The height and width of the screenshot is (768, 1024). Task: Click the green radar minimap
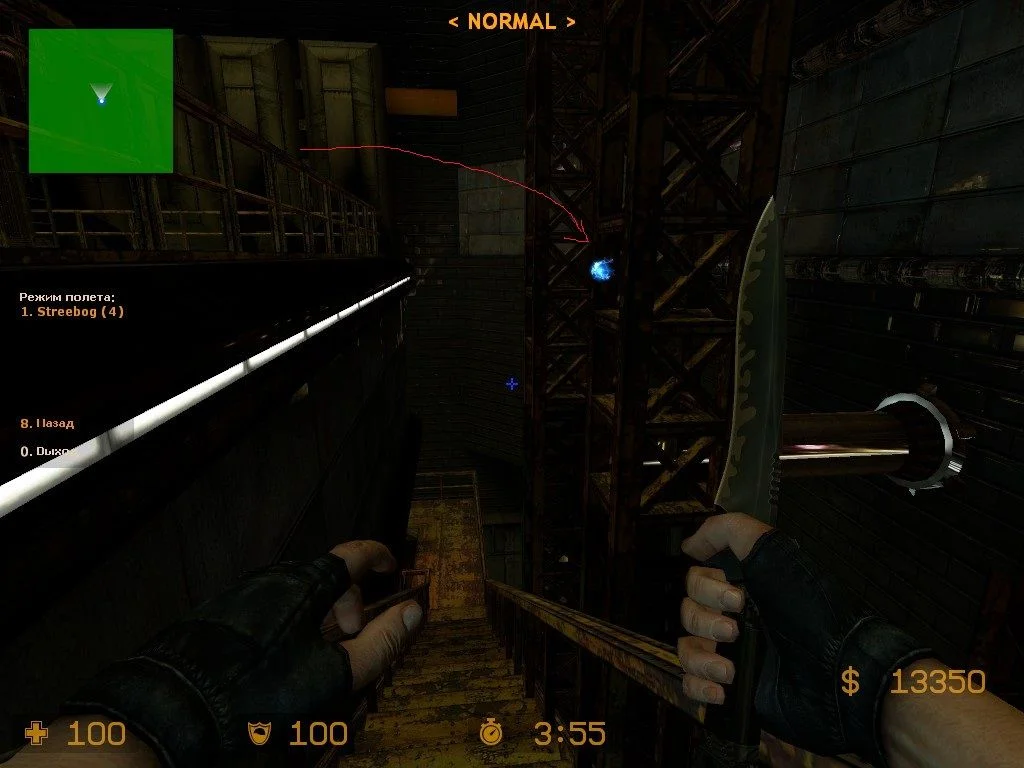(x=101, y=101)
